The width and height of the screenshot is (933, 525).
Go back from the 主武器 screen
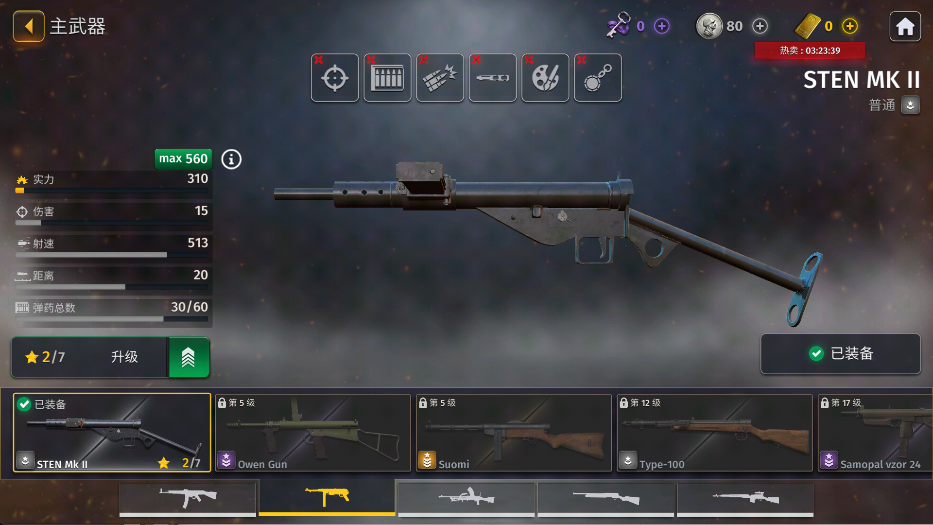[28, 26]
